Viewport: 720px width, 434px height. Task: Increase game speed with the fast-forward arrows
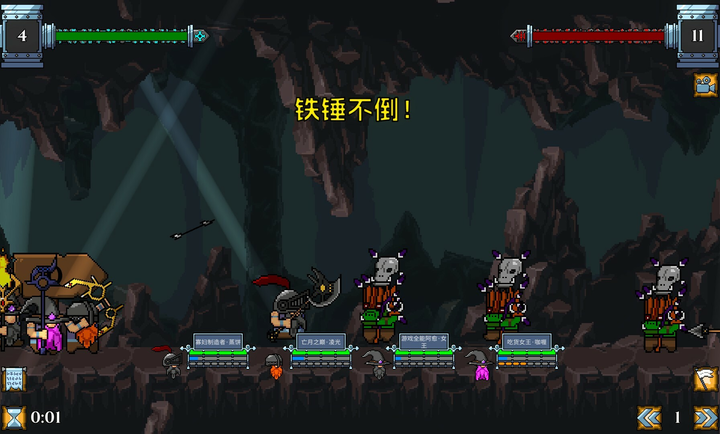706,417
